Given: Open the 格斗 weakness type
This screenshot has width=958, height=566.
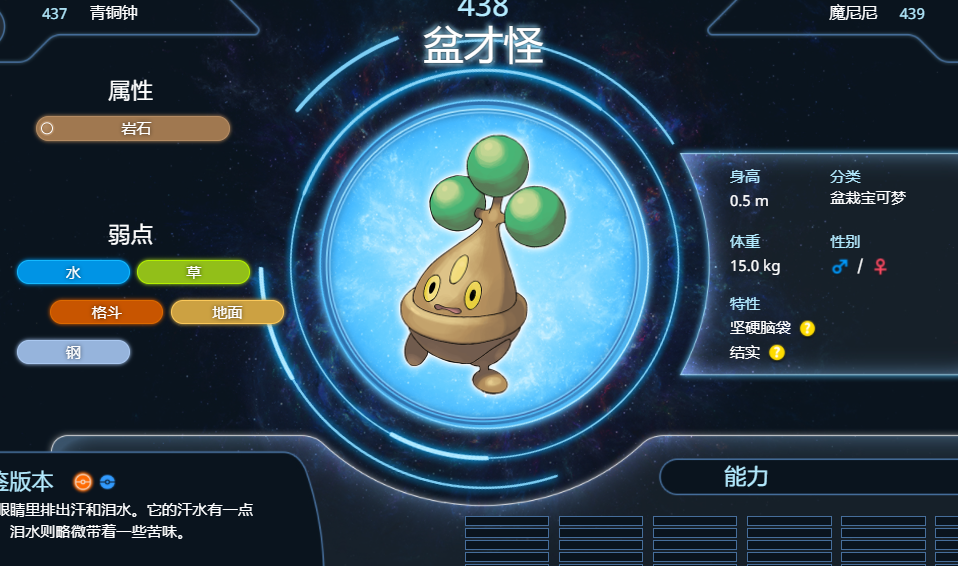Looking at the screenshot, I should (x=106, y=312).
